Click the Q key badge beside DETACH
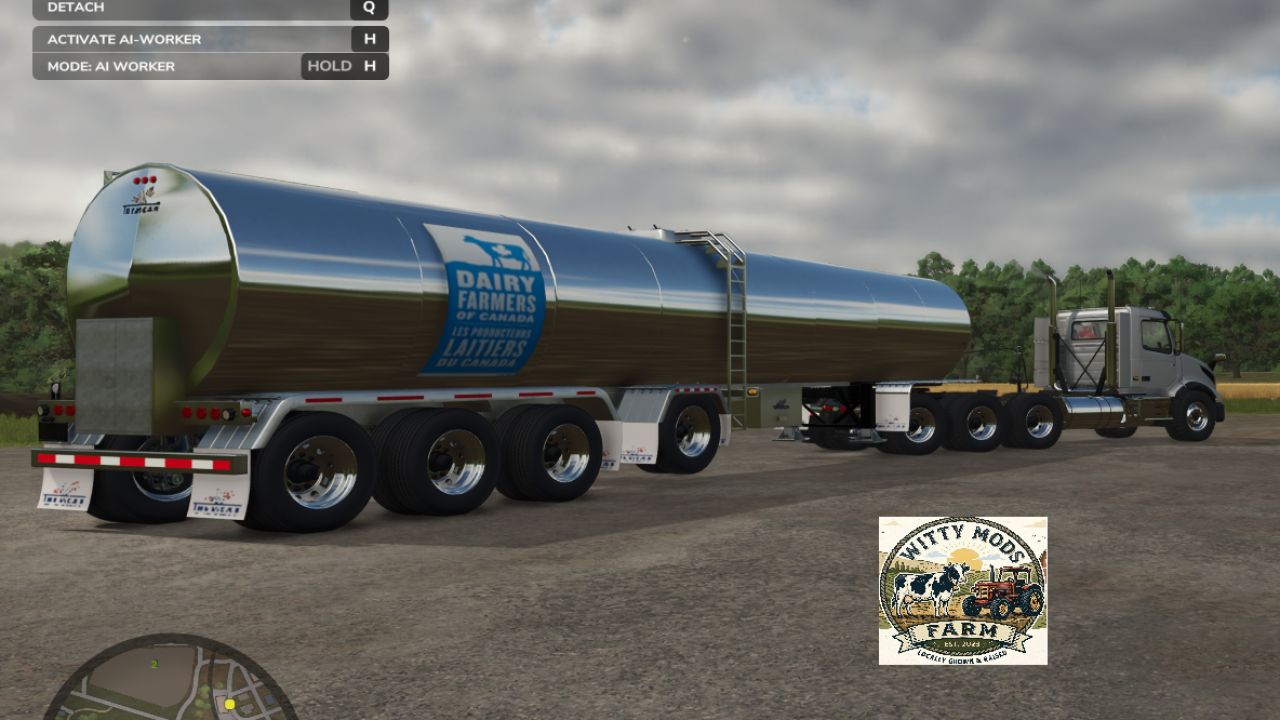The height and width of the screenshot is (720, 1280). click(x=369, y=8)
